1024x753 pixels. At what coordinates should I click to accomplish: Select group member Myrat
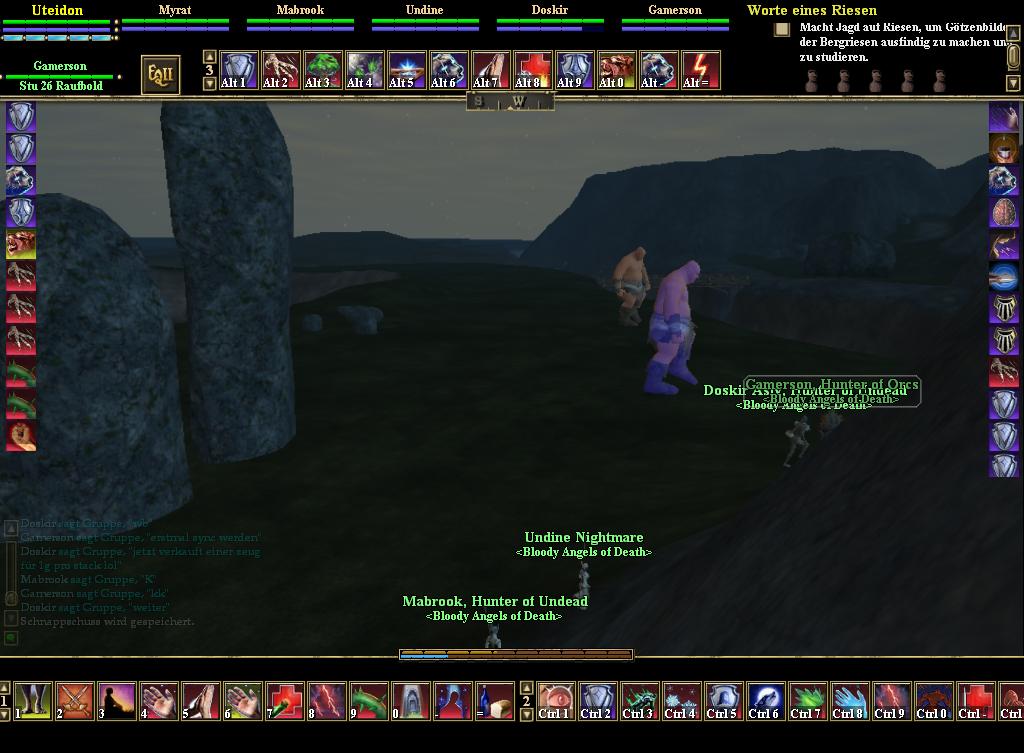175,11
